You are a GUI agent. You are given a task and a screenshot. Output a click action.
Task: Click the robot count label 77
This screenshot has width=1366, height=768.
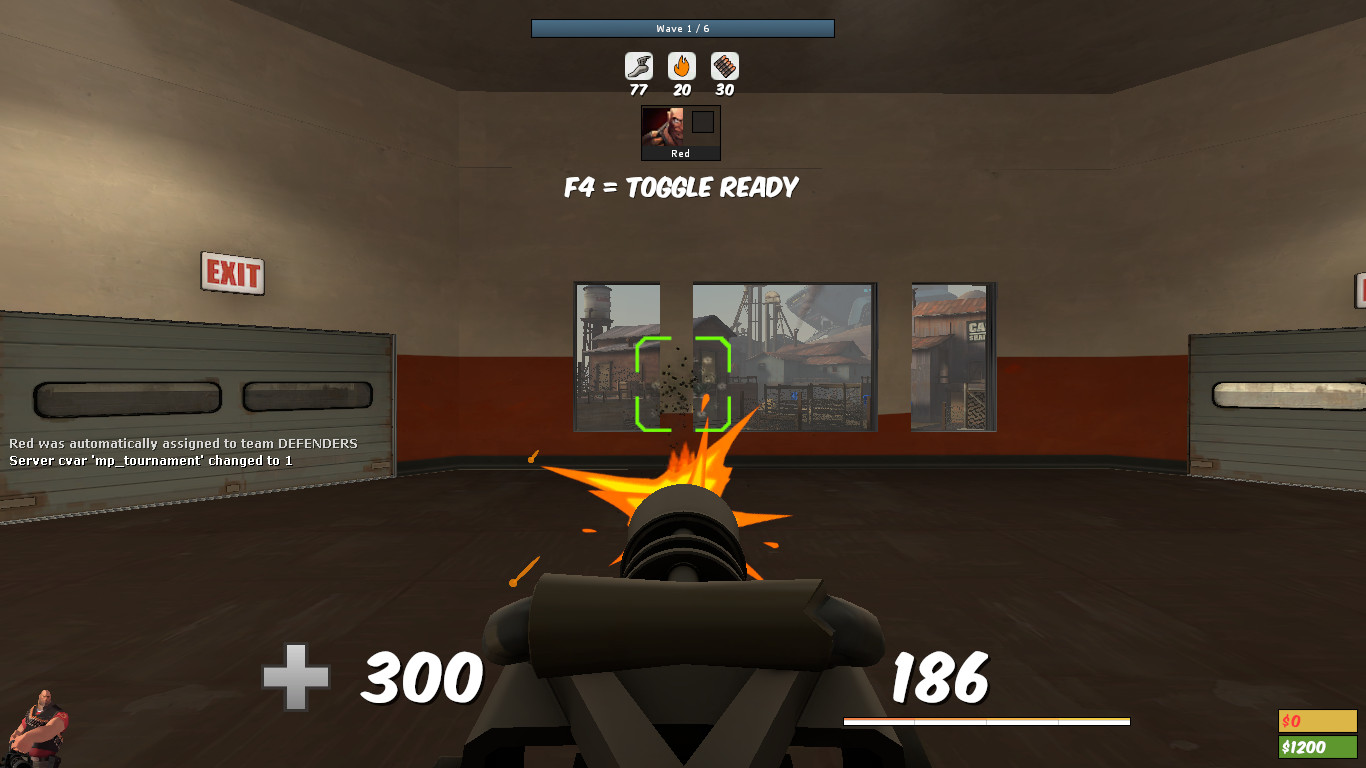coord(637,91)
